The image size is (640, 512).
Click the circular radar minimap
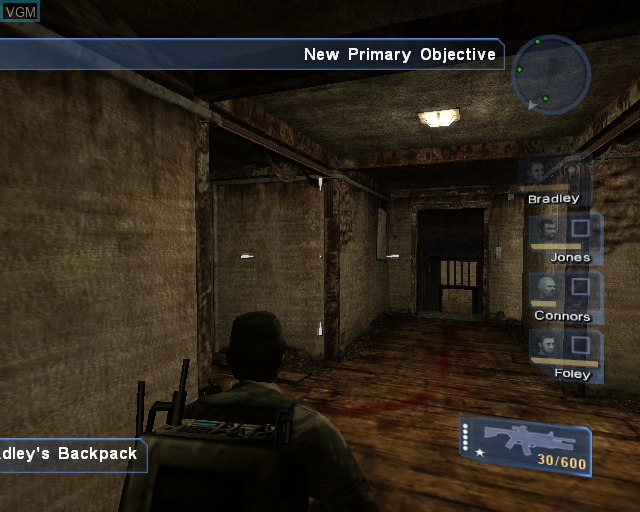(x=549, y=74)
